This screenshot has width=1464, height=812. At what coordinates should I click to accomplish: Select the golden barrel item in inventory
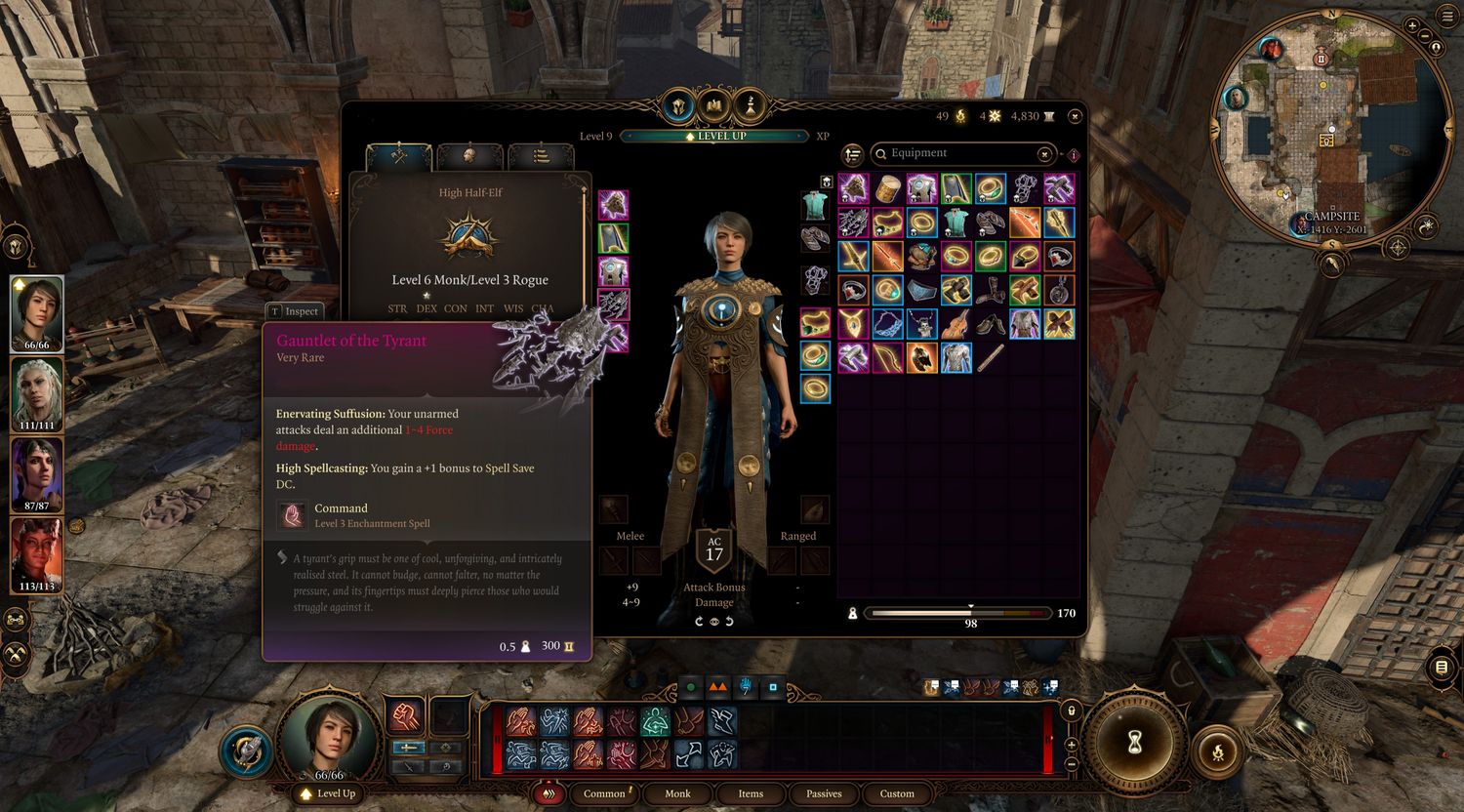(x=888, y=188)
